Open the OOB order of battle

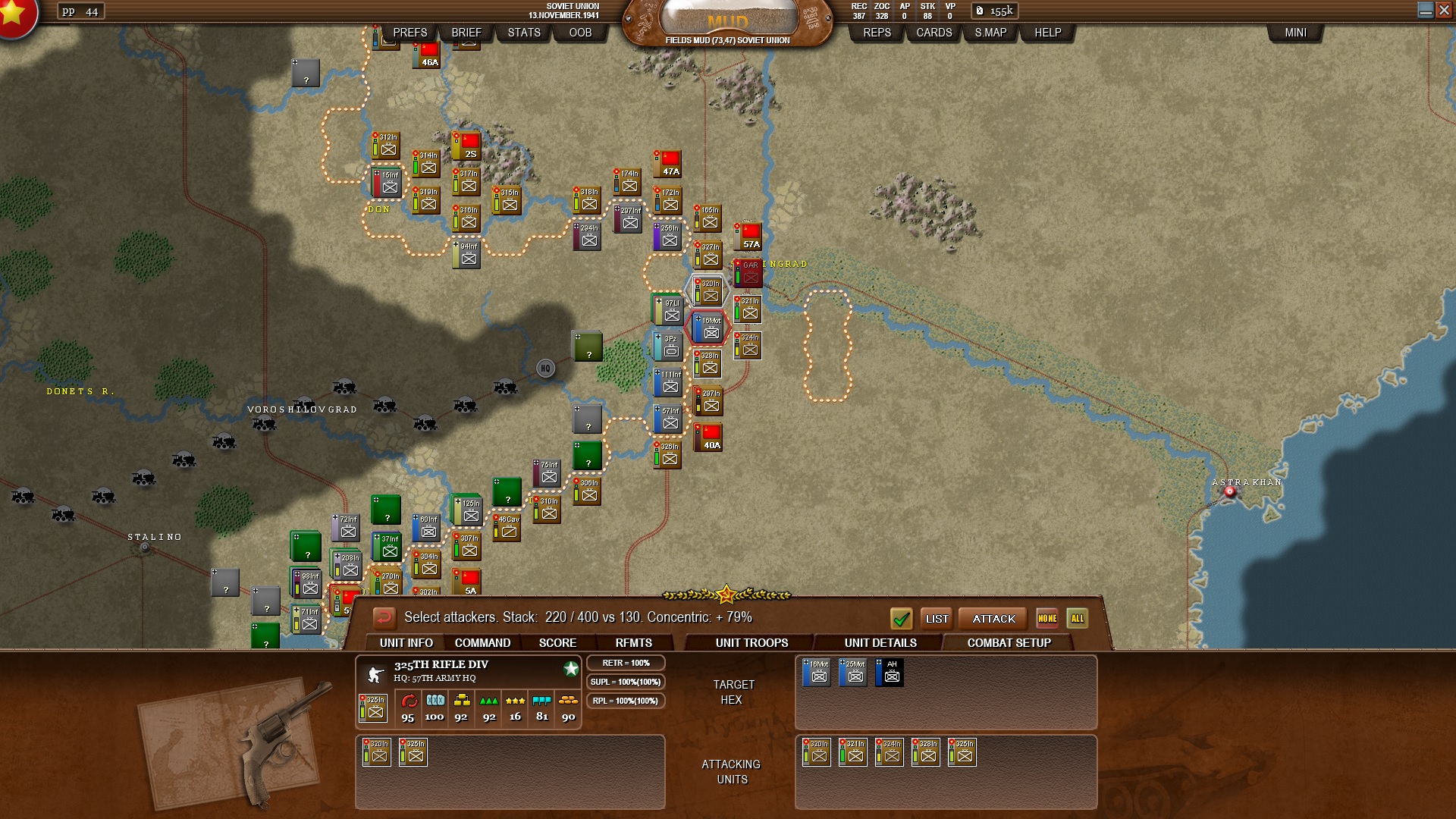point(580,33)
